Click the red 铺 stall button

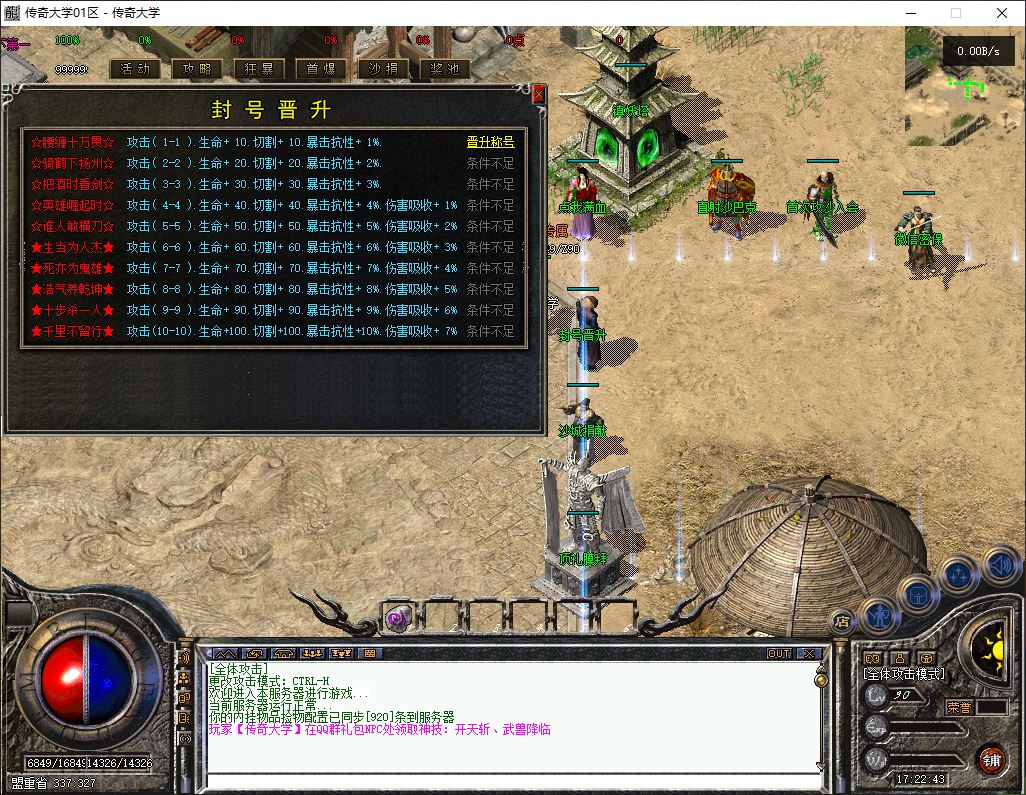992,759
